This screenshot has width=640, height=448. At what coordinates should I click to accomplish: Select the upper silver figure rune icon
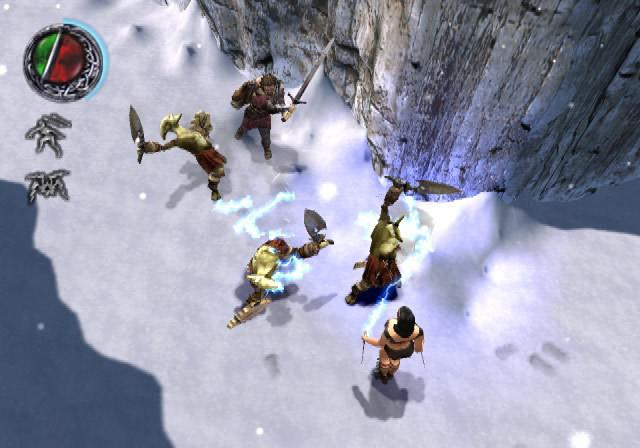pyautogui.click(x=48, y=134)
